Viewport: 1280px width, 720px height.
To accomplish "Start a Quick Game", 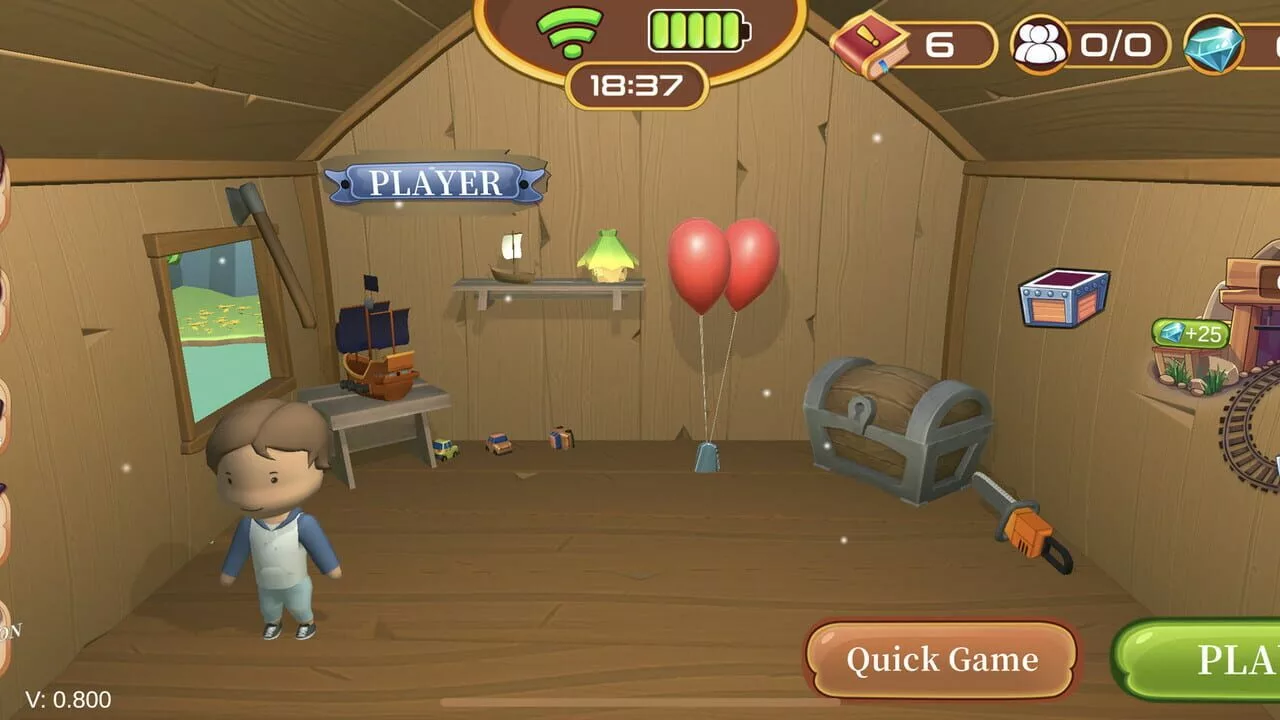I will (x=941, y=659).
